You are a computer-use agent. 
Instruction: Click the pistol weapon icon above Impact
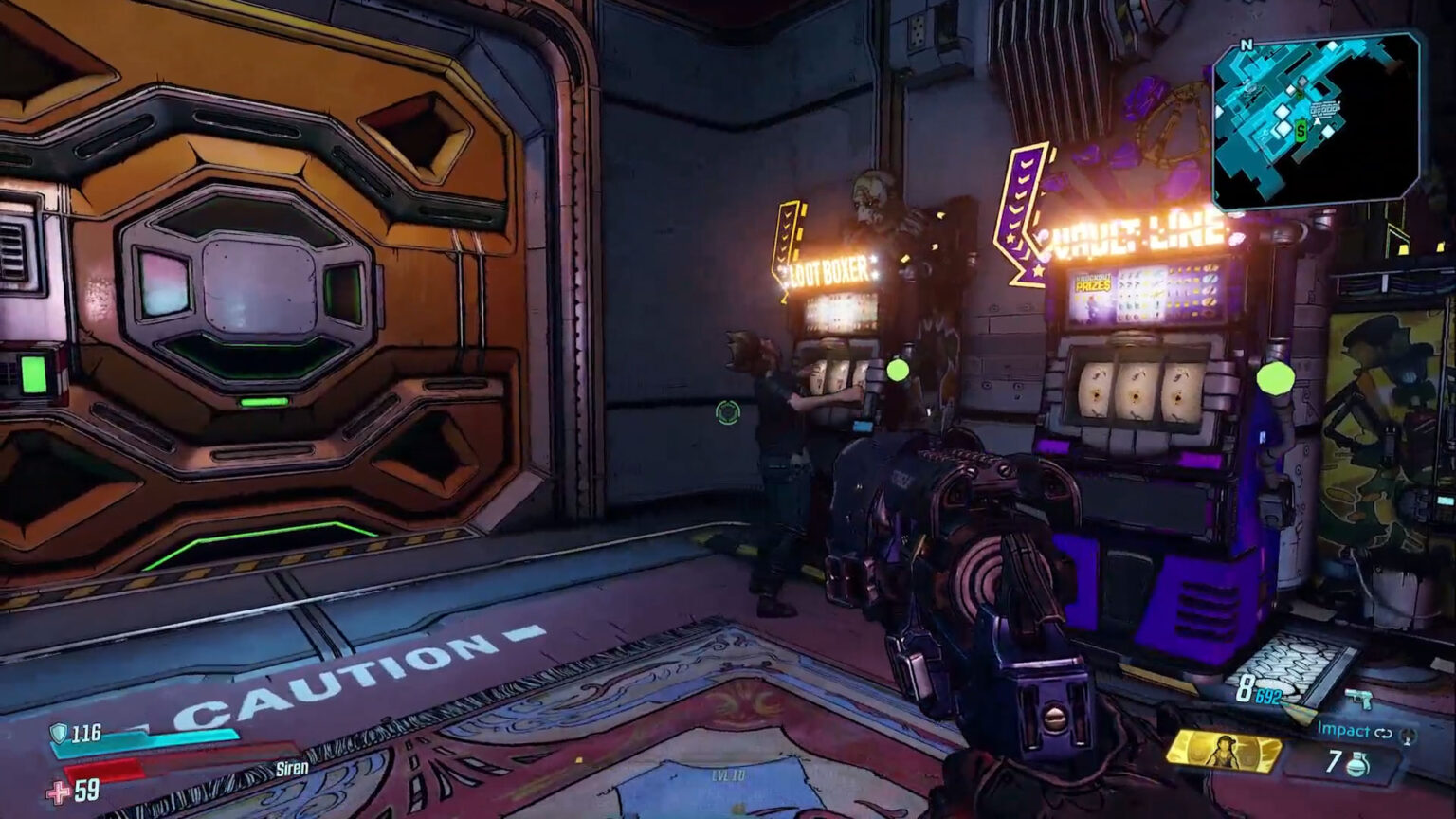pos(1360,698)
